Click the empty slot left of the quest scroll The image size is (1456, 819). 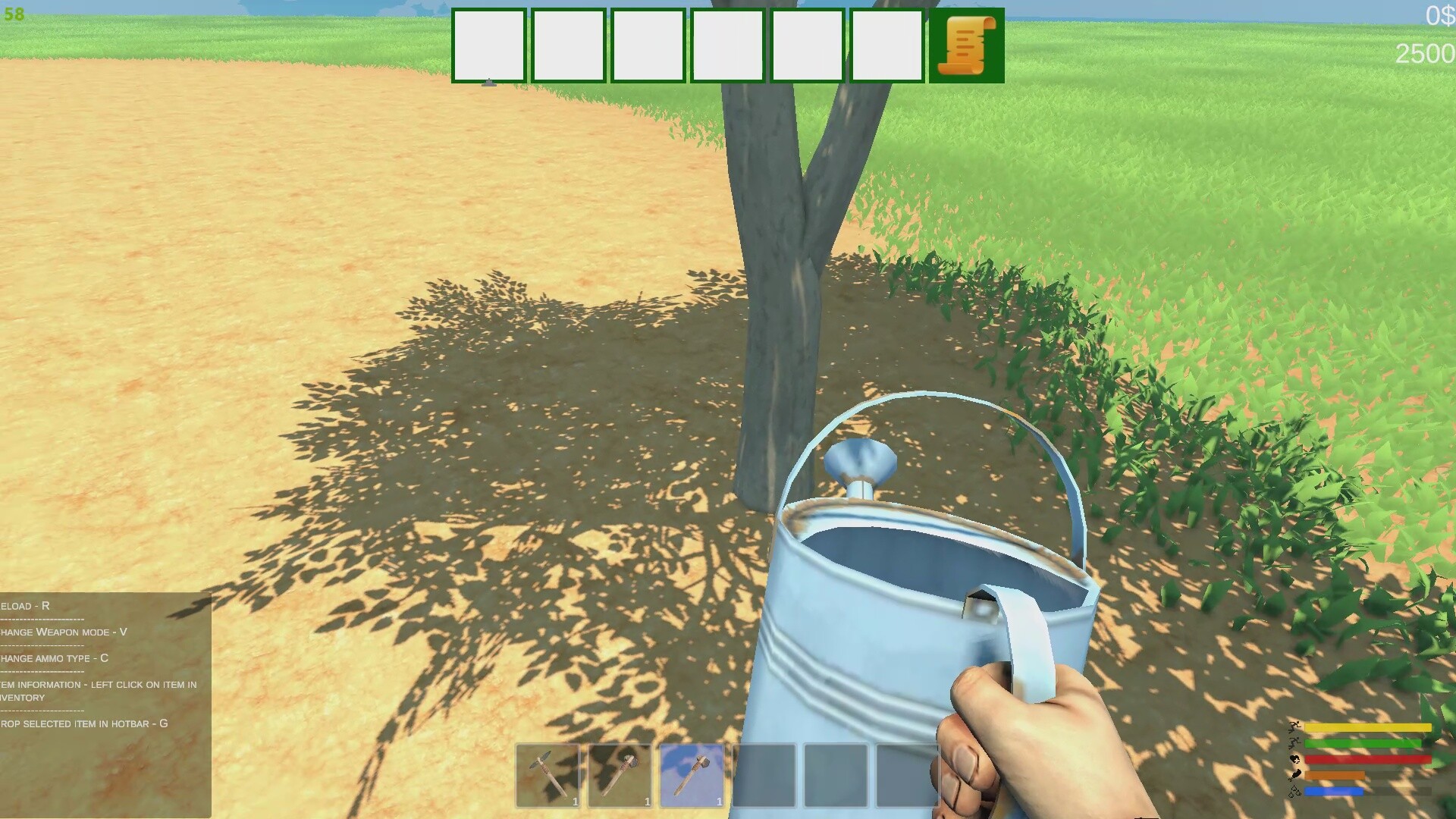tap(886, 45)
